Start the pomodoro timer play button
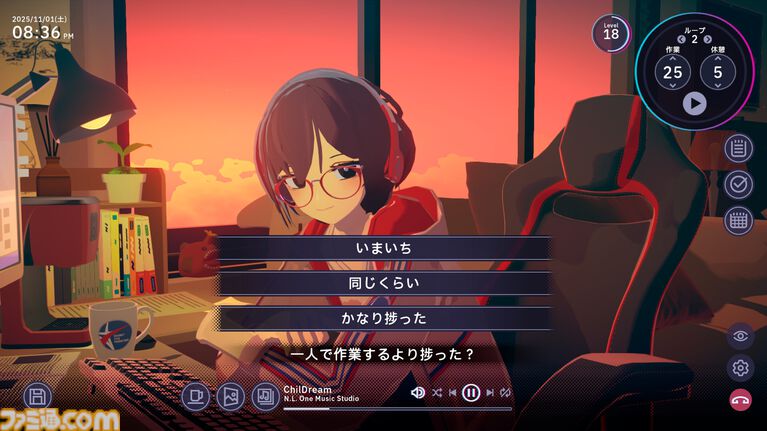Viewport: 767px width, 431px height. point(694,102)
